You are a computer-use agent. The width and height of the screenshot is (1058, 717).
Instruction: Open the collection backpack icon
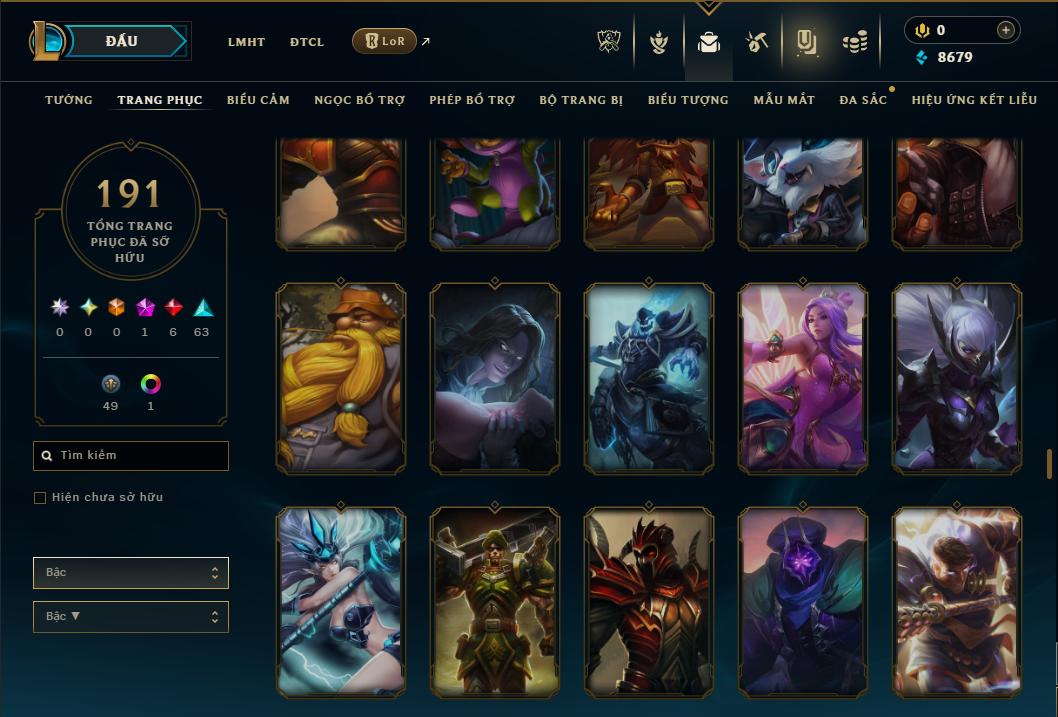click(709, 42)
